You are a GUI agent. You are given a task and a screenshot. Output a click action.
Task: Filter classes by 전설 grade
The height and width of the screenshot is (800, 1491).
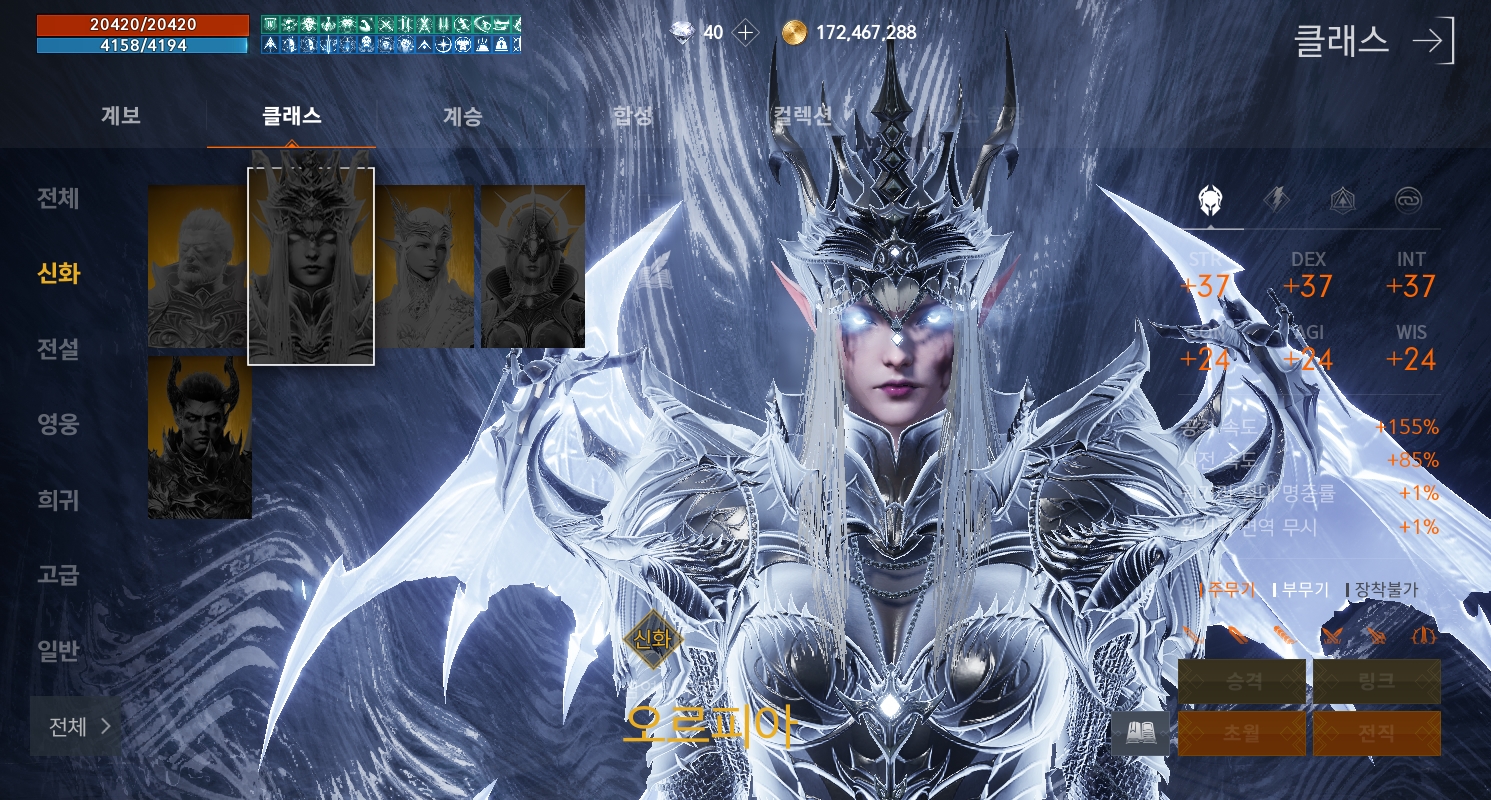58,349
